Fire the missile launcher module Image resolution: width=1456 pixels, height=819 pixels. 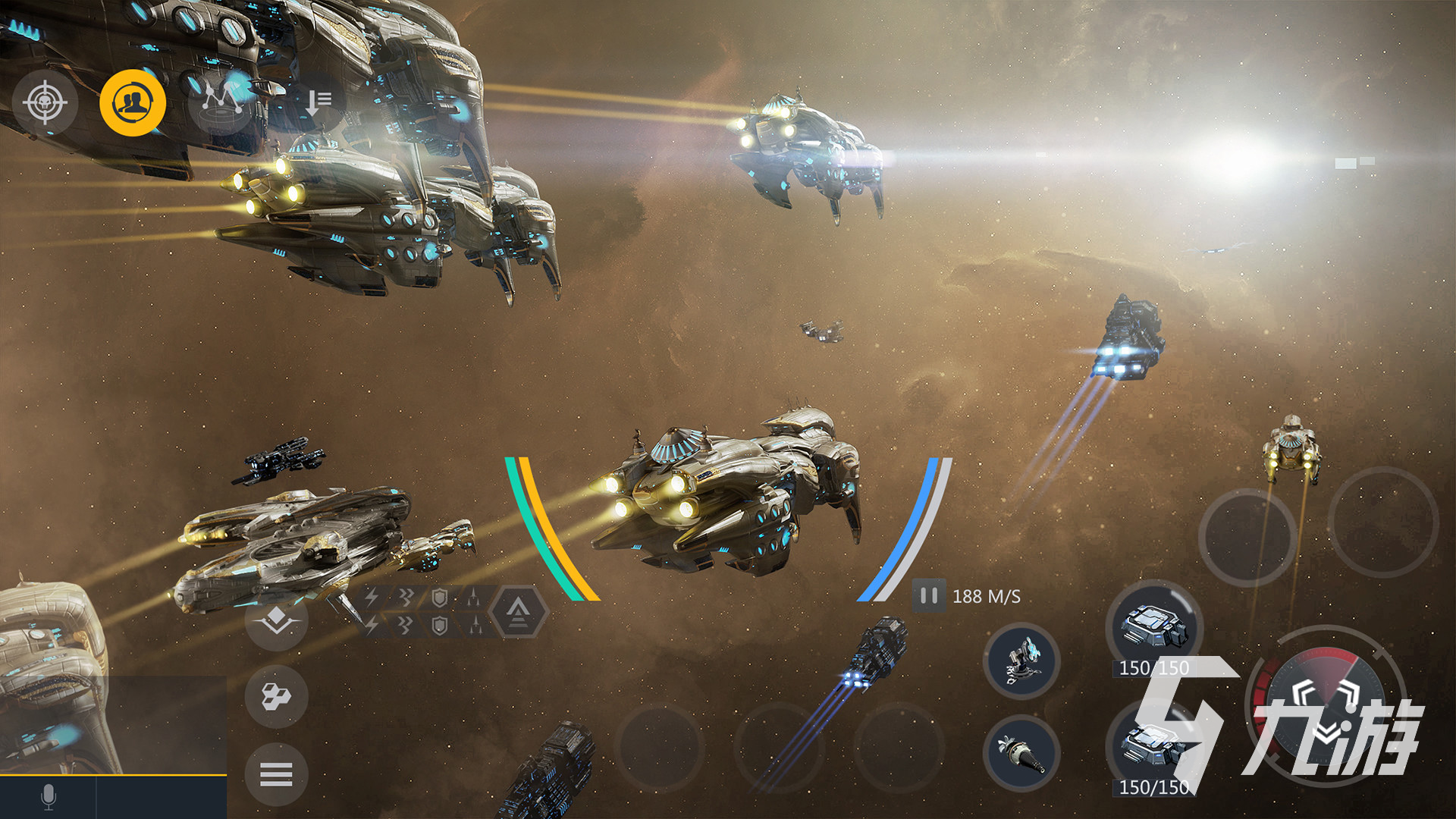(x=1021, y=752)
